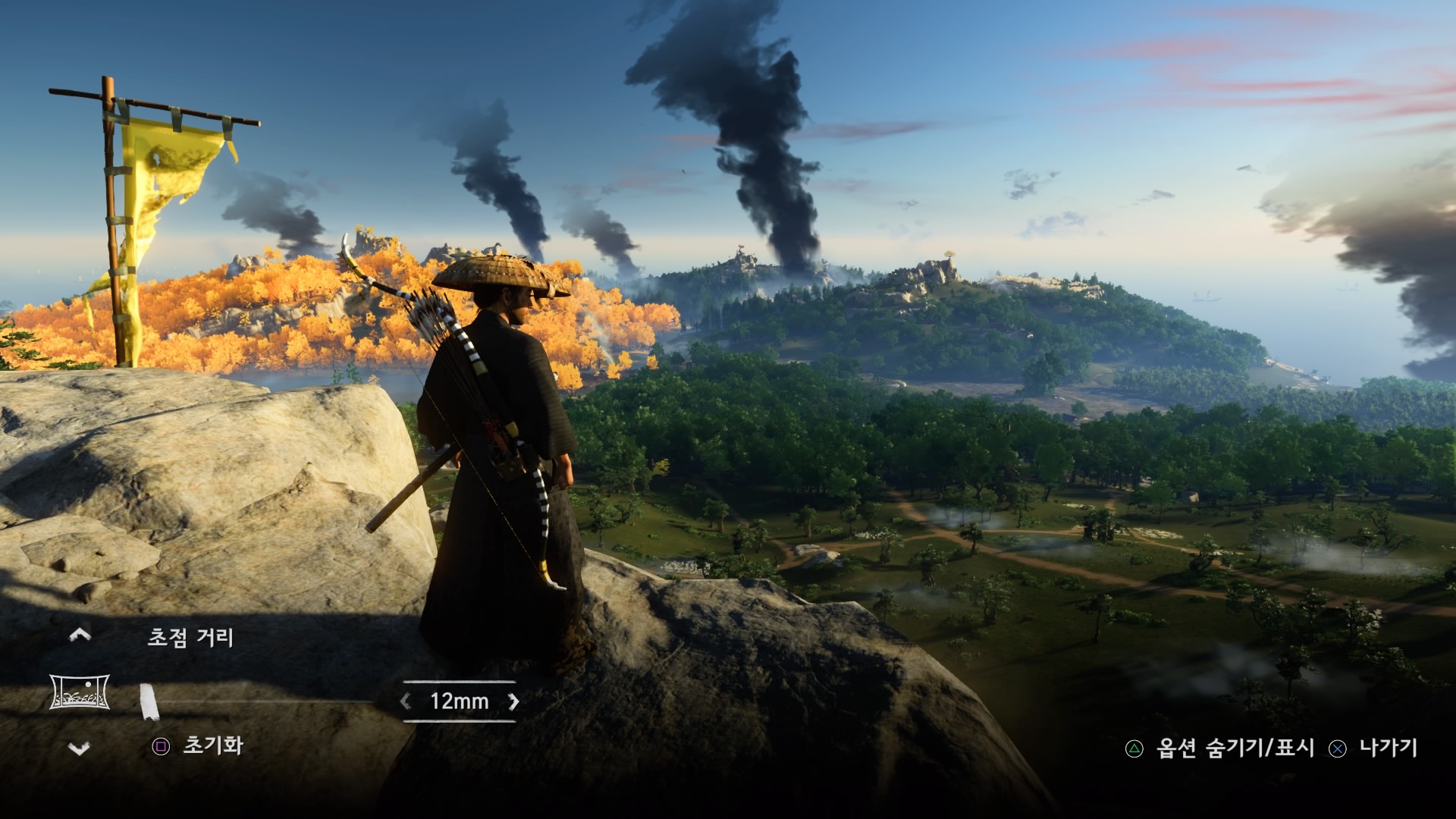Click the focal length slider handle
This screenshot has height=819, width=1456.
[x=149, y=701]
